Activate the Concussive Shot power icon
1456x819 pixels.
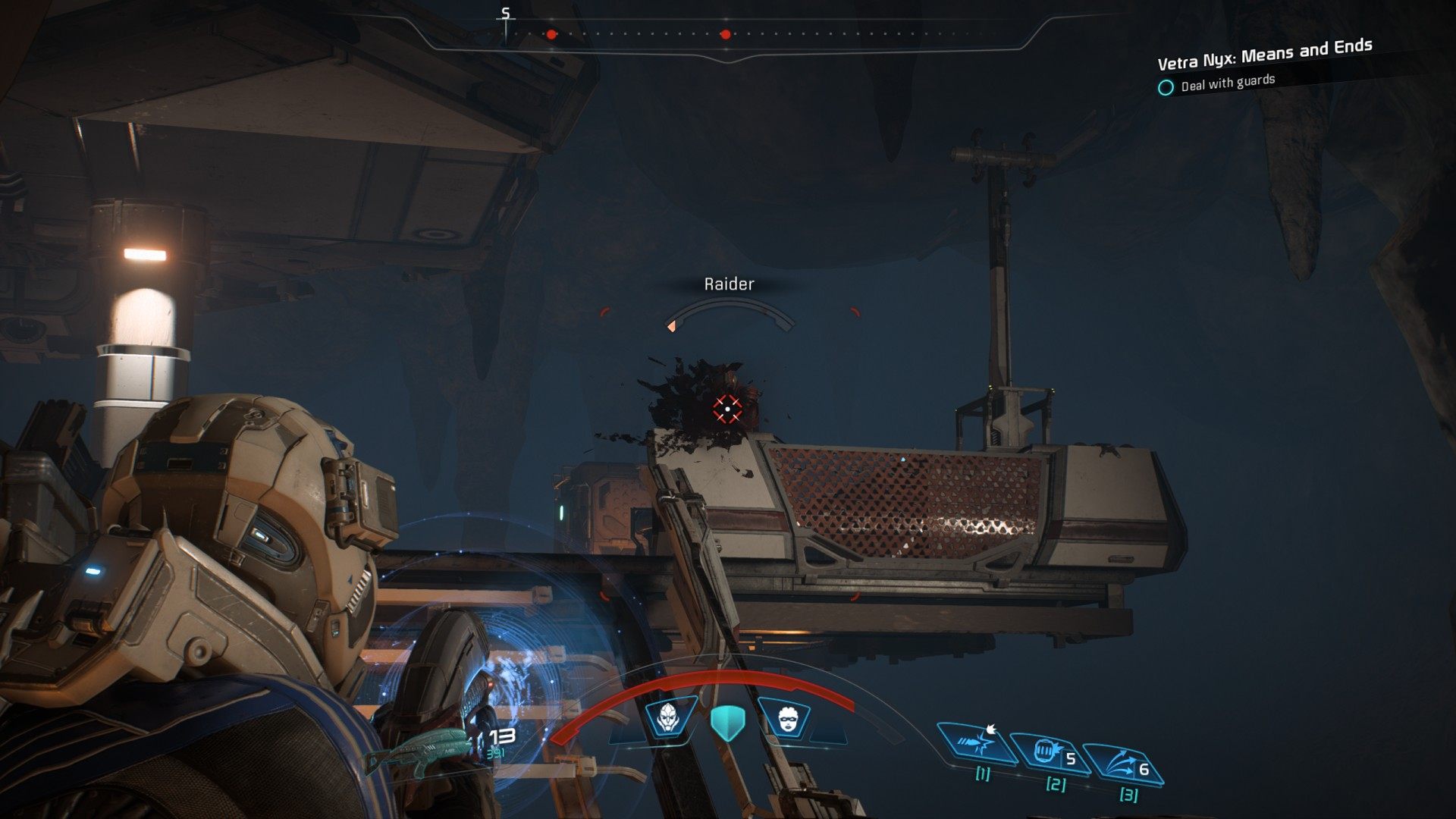977,743
